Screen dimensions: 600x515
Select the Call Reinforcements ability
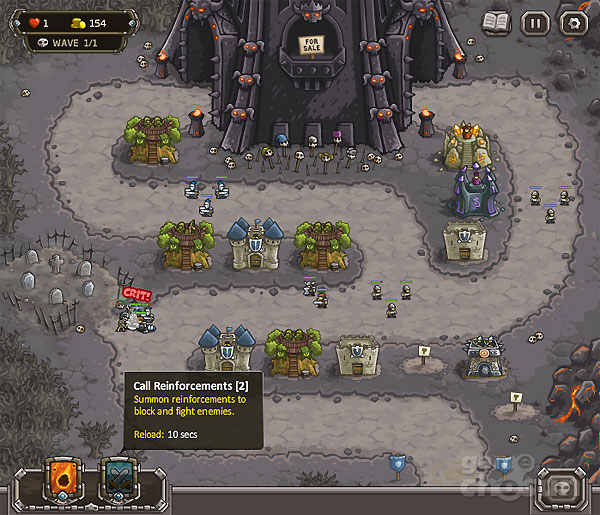(119, 480)
